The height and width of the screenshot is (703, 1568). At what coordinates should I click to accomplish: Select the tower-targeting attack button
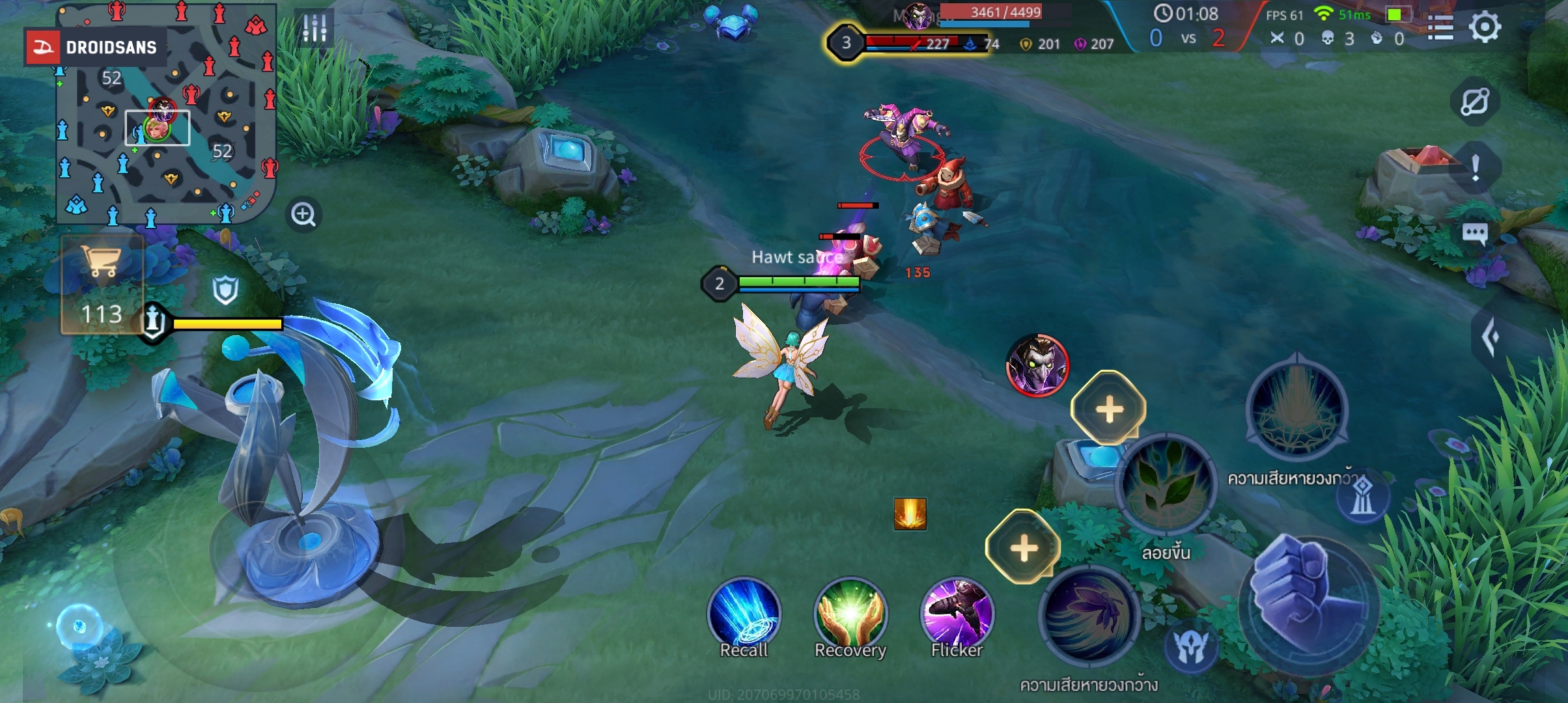(x=1362, y=496)
